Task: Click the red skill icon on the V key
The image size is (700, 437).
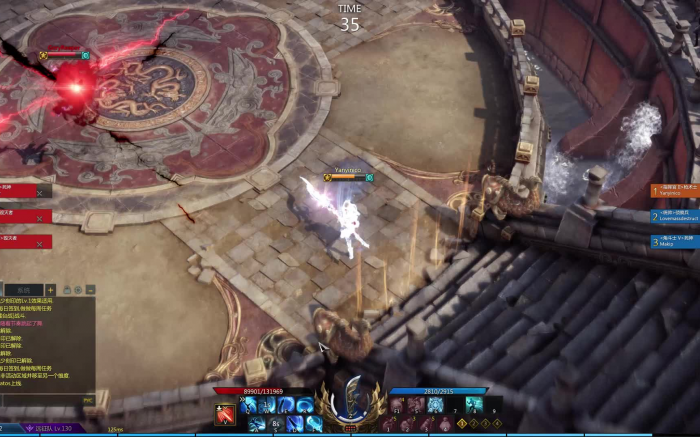Action: click(x=226, y=413)
